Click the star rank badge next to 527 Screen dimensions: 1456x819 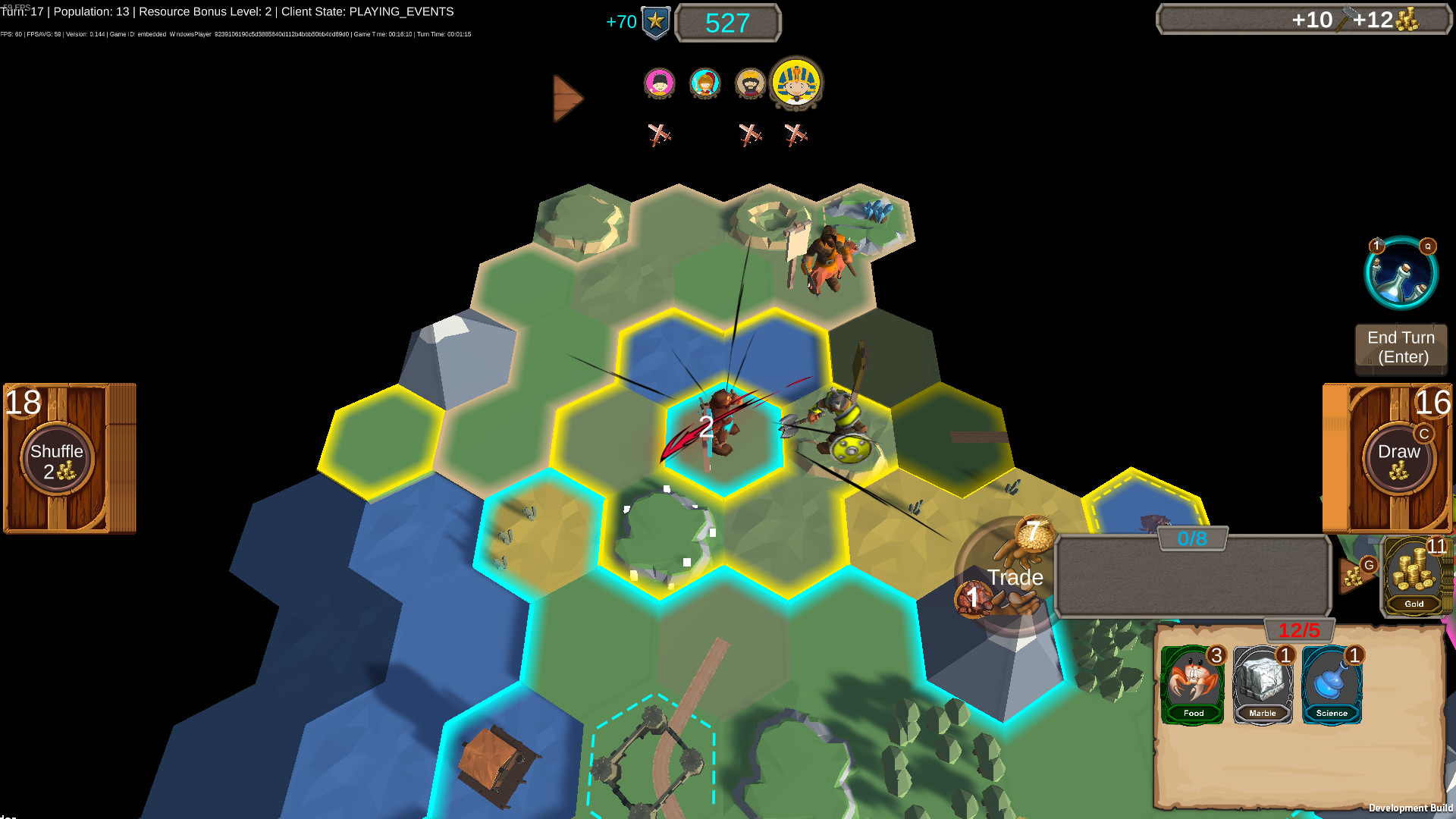pyautogui.click(x=657, y=21)
